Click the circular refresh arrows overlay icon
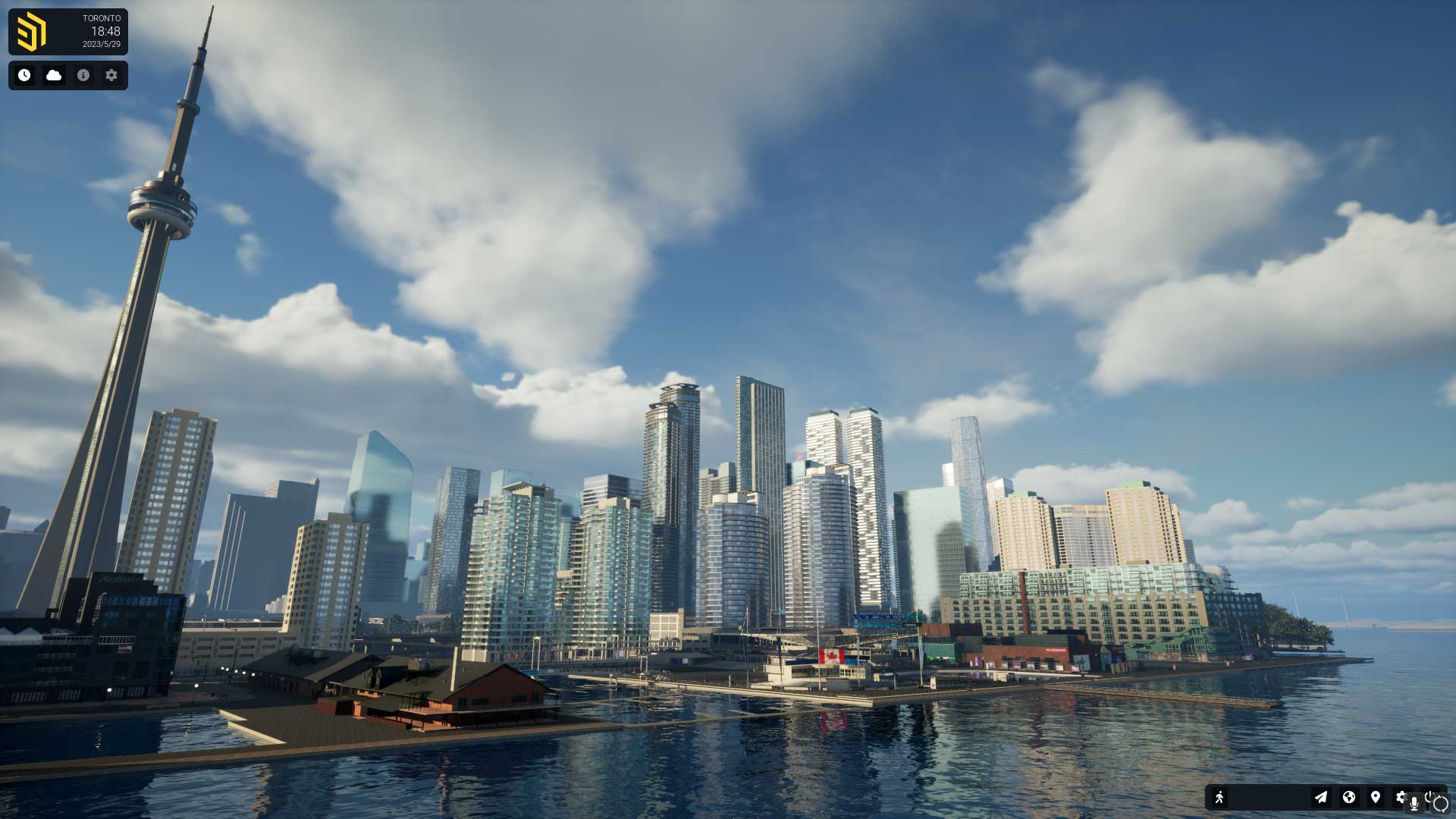The height and width of the screenshot is (819, 1456). pyautogui.click(x=1441, y=805)
